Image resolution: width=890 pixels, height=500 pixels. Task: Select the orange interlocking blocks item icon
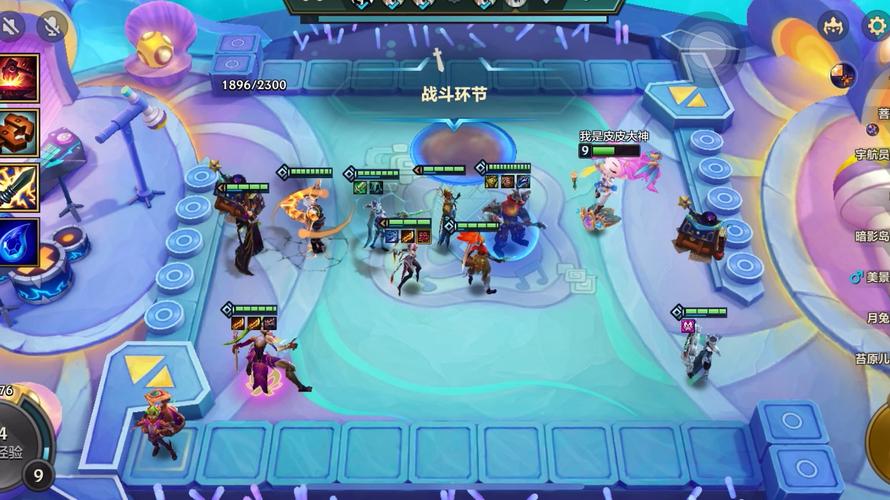19,135
